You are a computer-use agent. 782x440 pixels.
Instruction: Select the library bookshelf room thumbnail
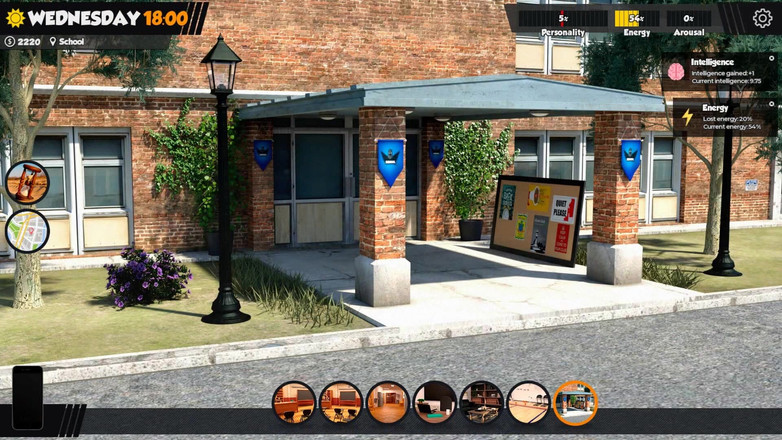(x=481, y=402)
